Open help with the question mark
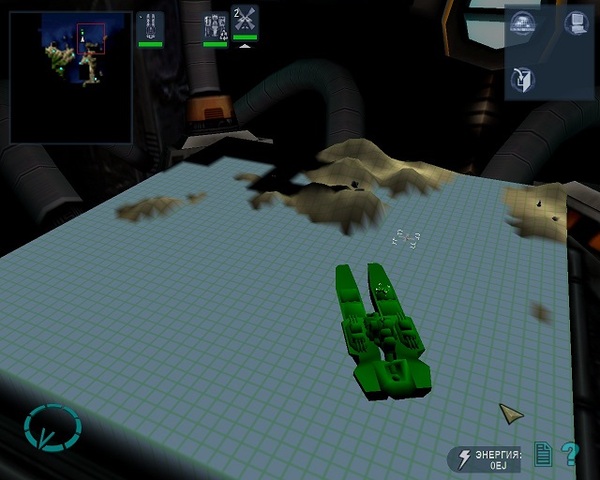The height and width of the screenshot is (480, 600). (570, 455)
